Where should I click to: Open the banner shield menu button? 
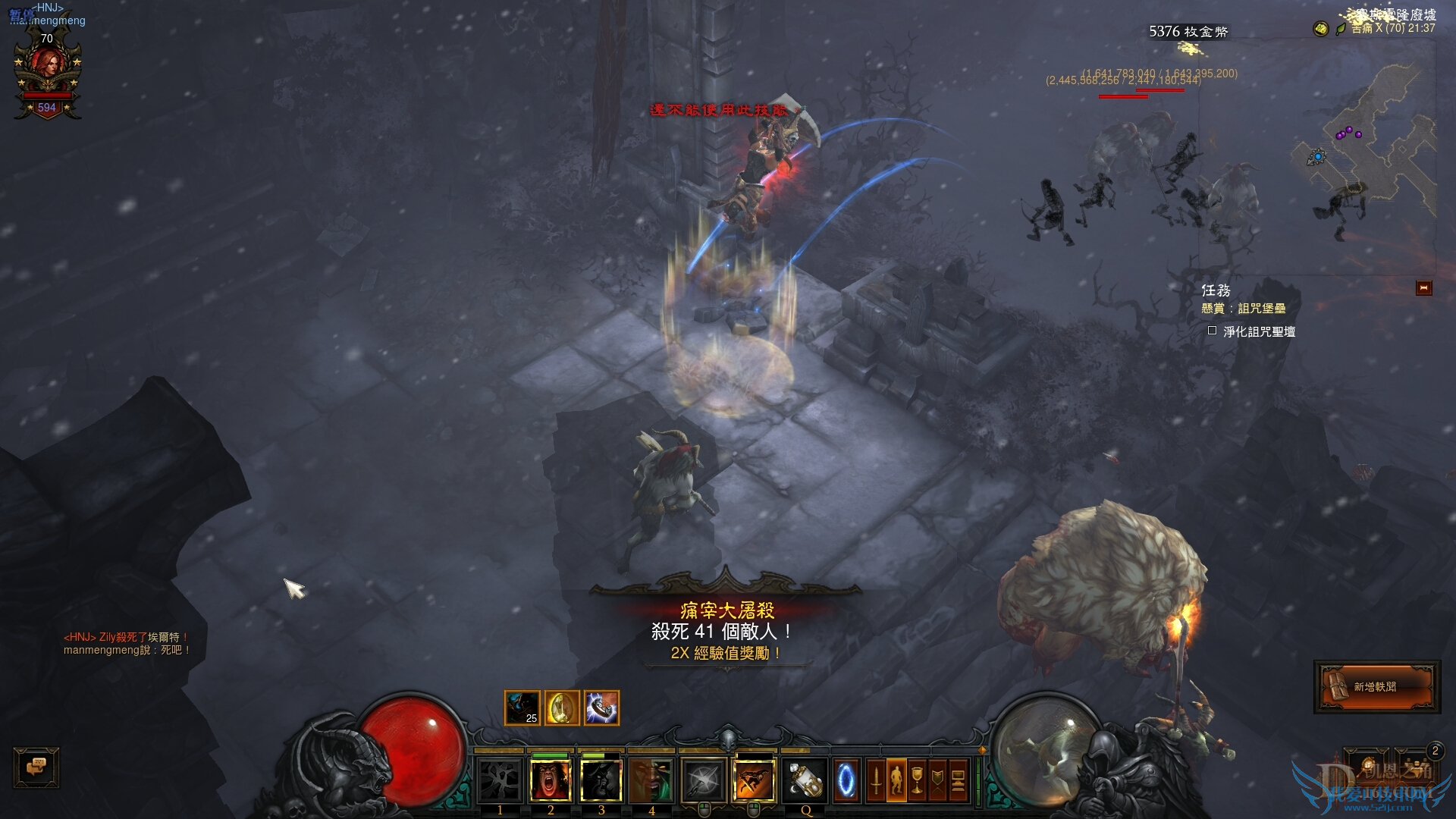pyautogui.click(x=937, y=780)
